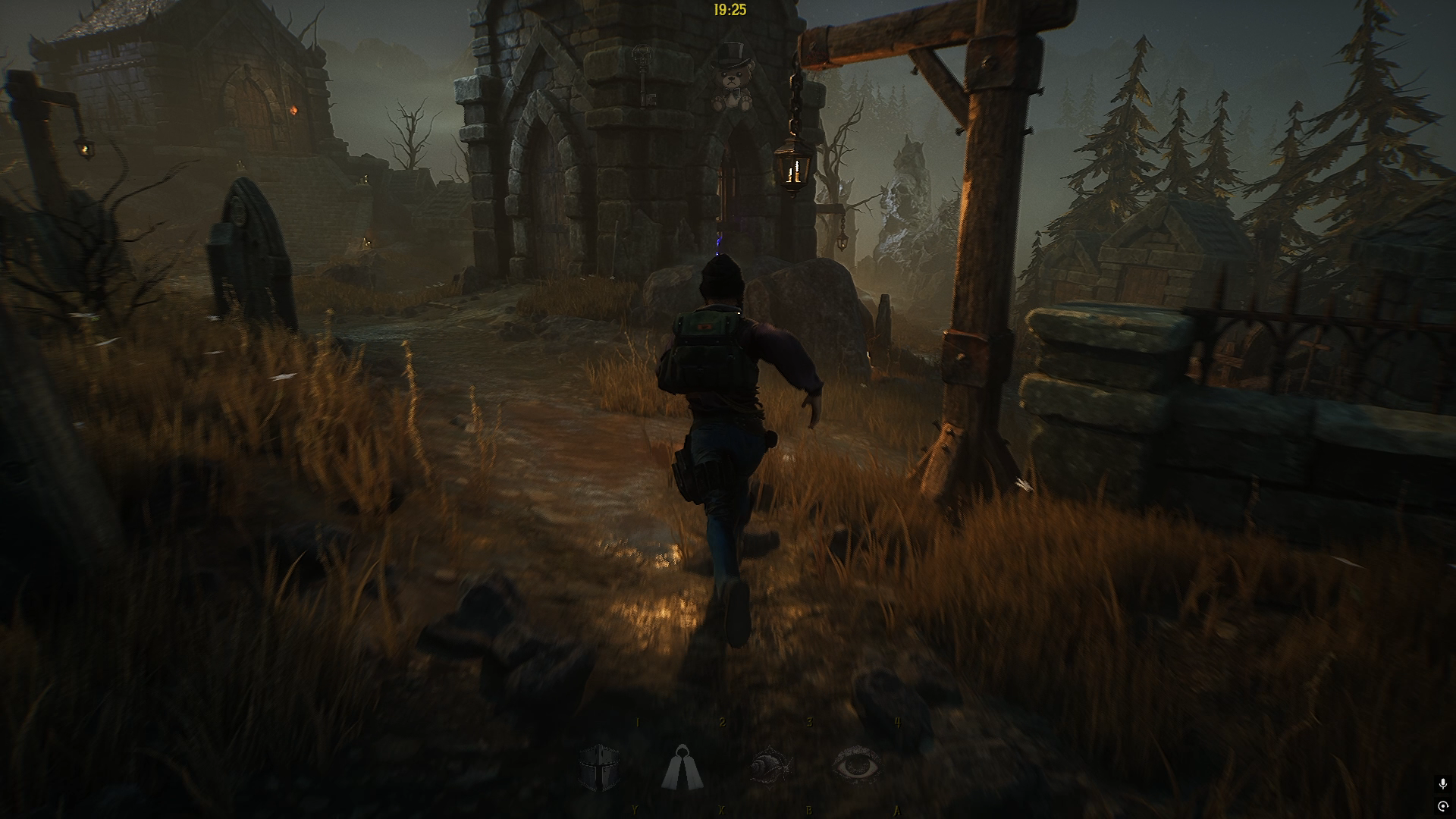
Task: Click the instant replay recording icon
Action: [1442, 805]
